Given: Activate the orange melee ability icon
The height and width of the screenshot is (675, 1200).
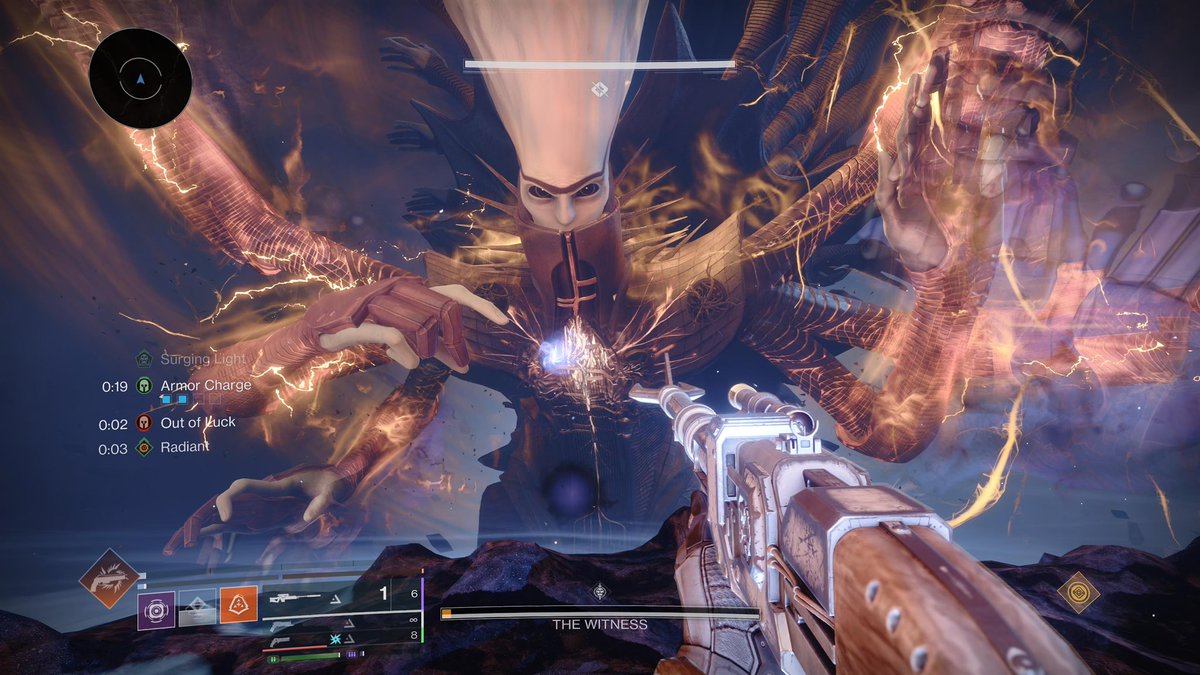Looking at the screenshot, I should 239,605.
